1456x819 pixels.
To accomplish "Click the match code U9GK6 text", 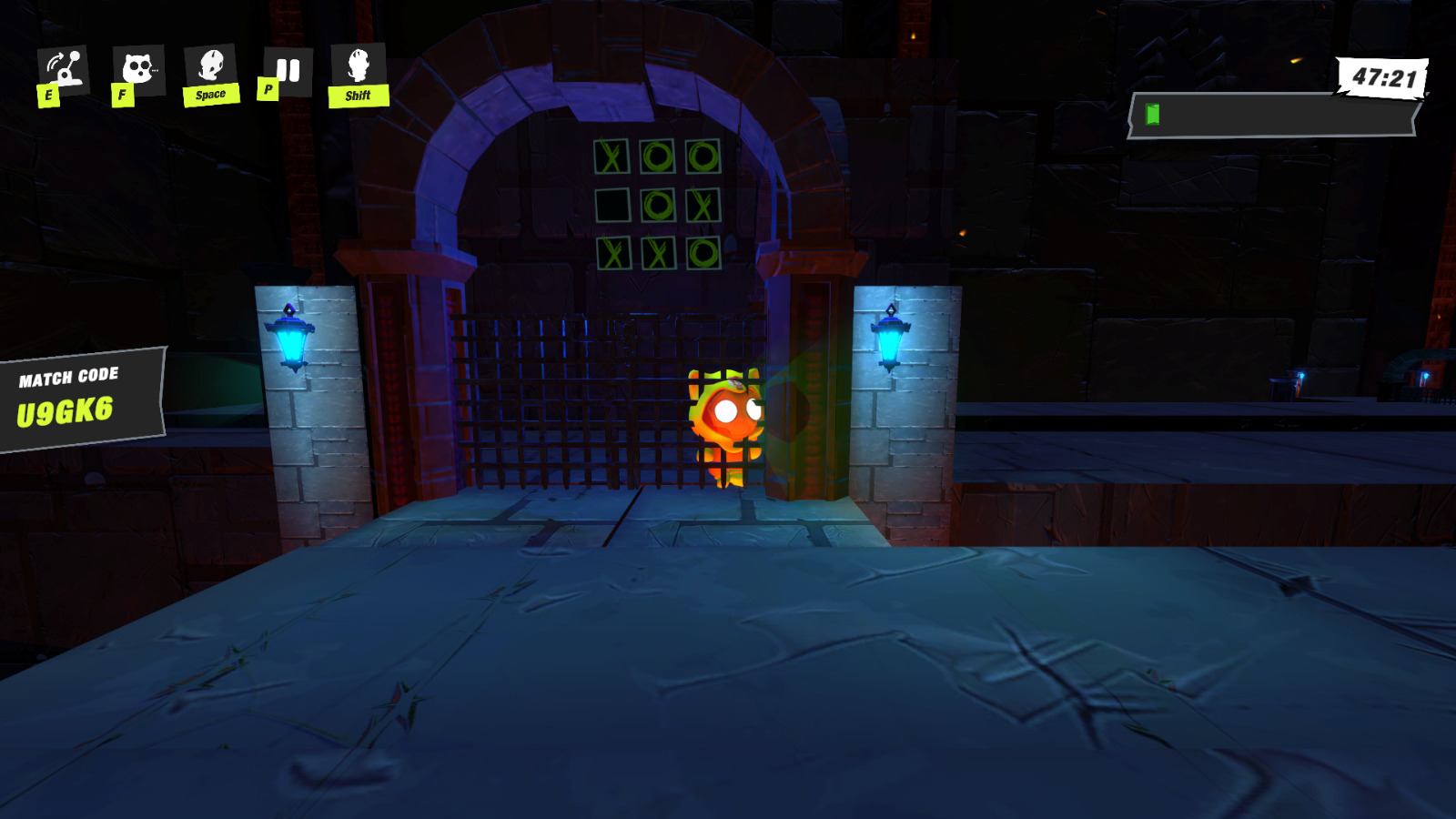I will point(66,411).
